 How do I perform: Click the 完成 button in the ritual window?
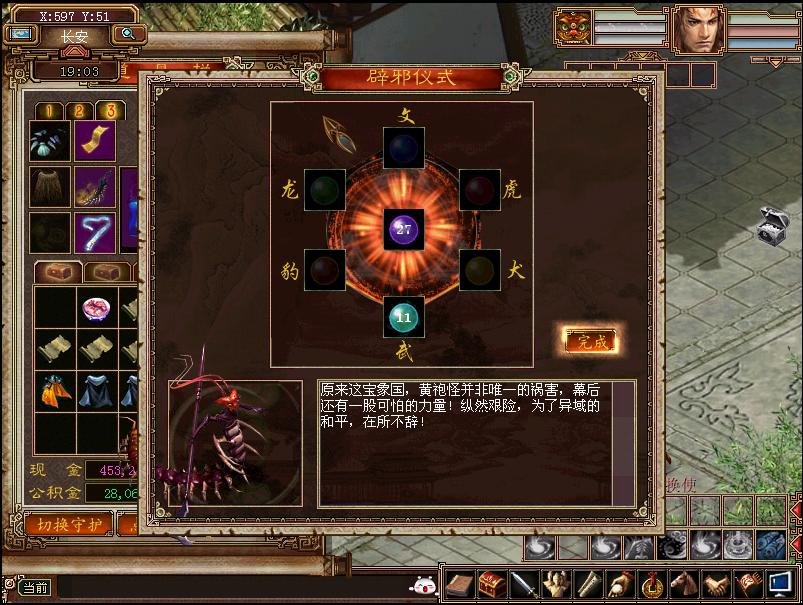(588, 341)
